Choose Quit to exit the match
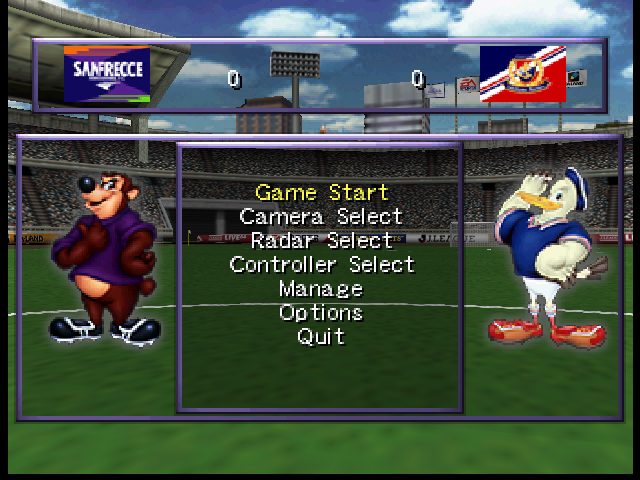The width and height of the screenshot is (640, 480). click(x=321, y=336)
